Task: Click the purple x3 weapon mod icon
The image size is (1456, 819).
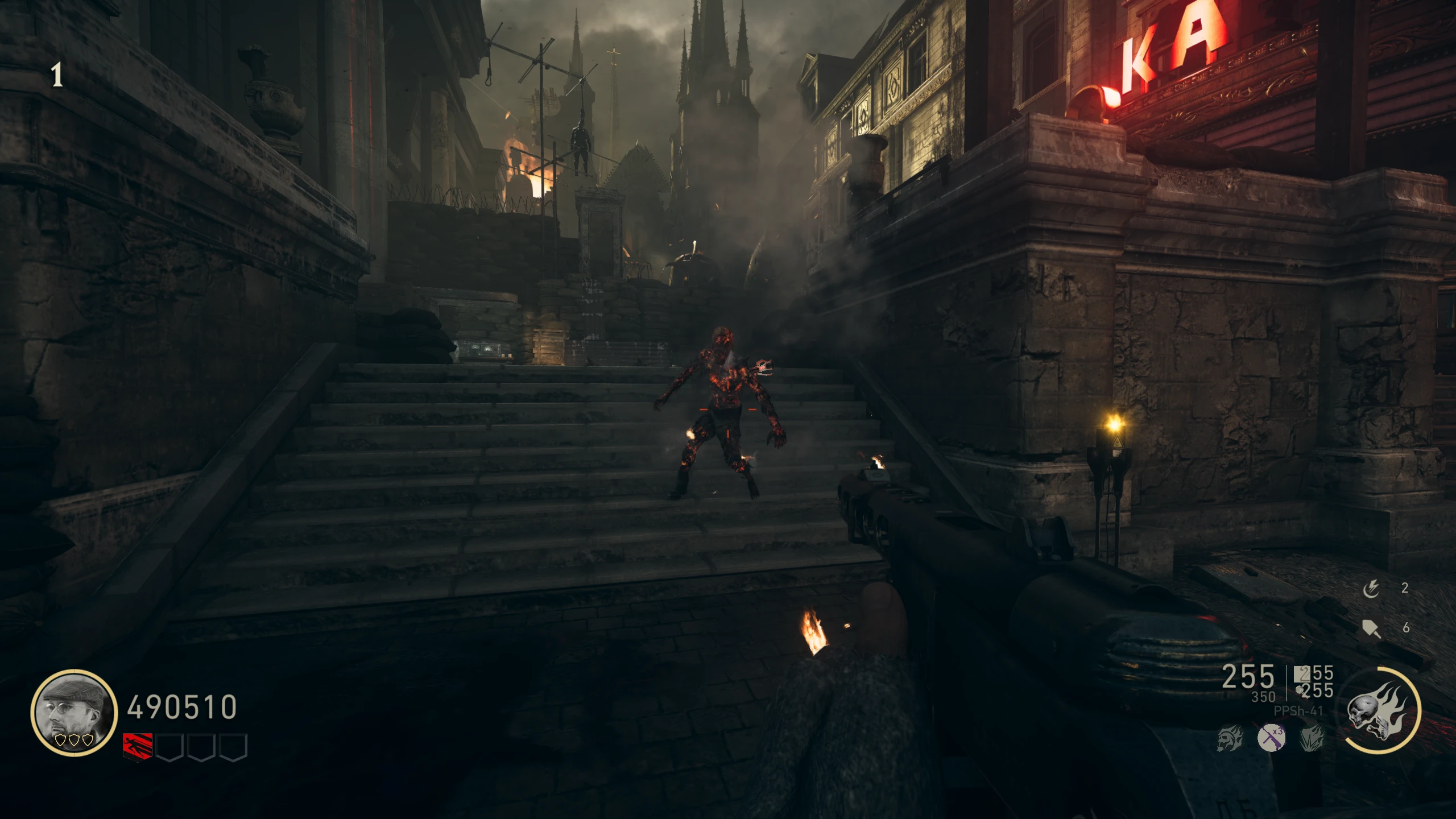Action: click(x=1271, y=738)
